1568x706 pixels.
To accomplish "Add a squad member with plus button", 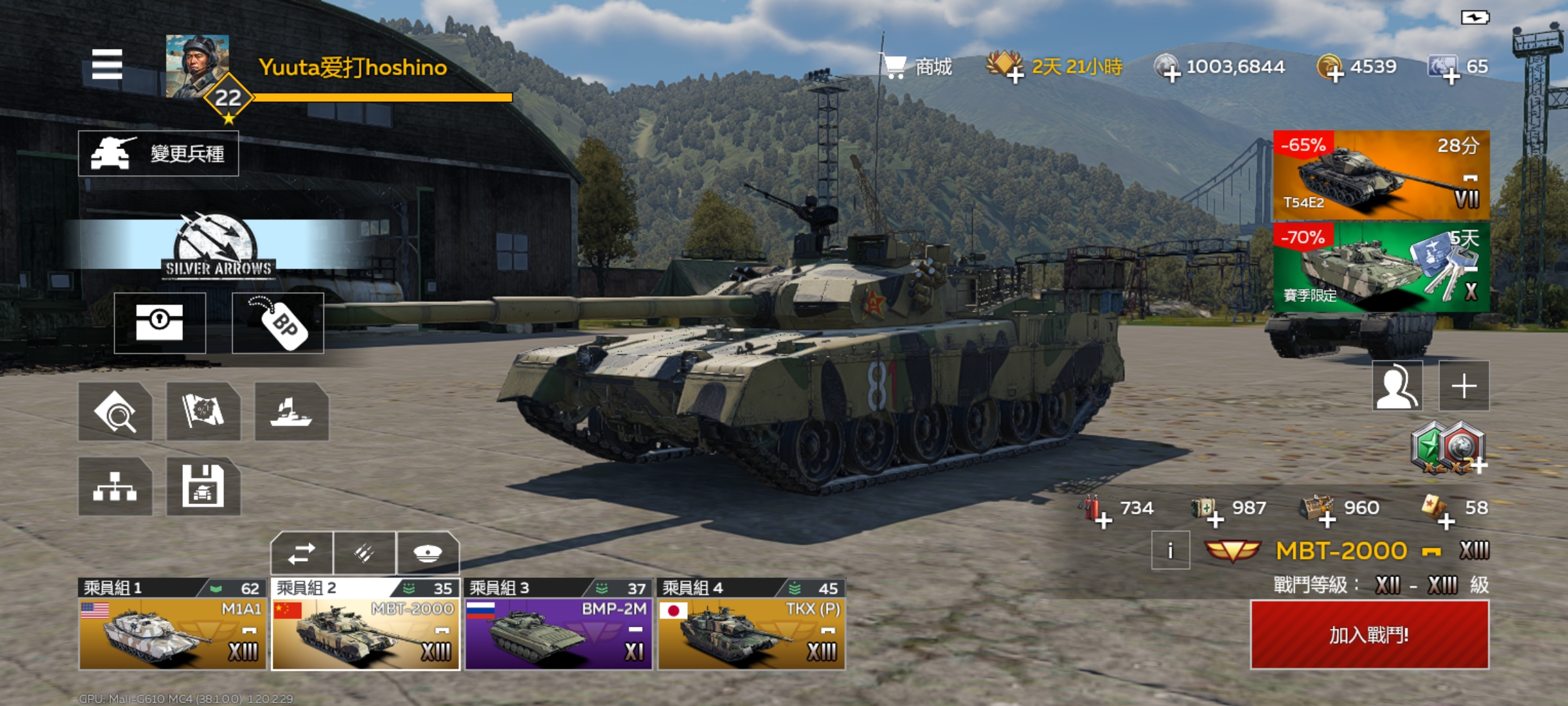I will (x=1464, y=386).
